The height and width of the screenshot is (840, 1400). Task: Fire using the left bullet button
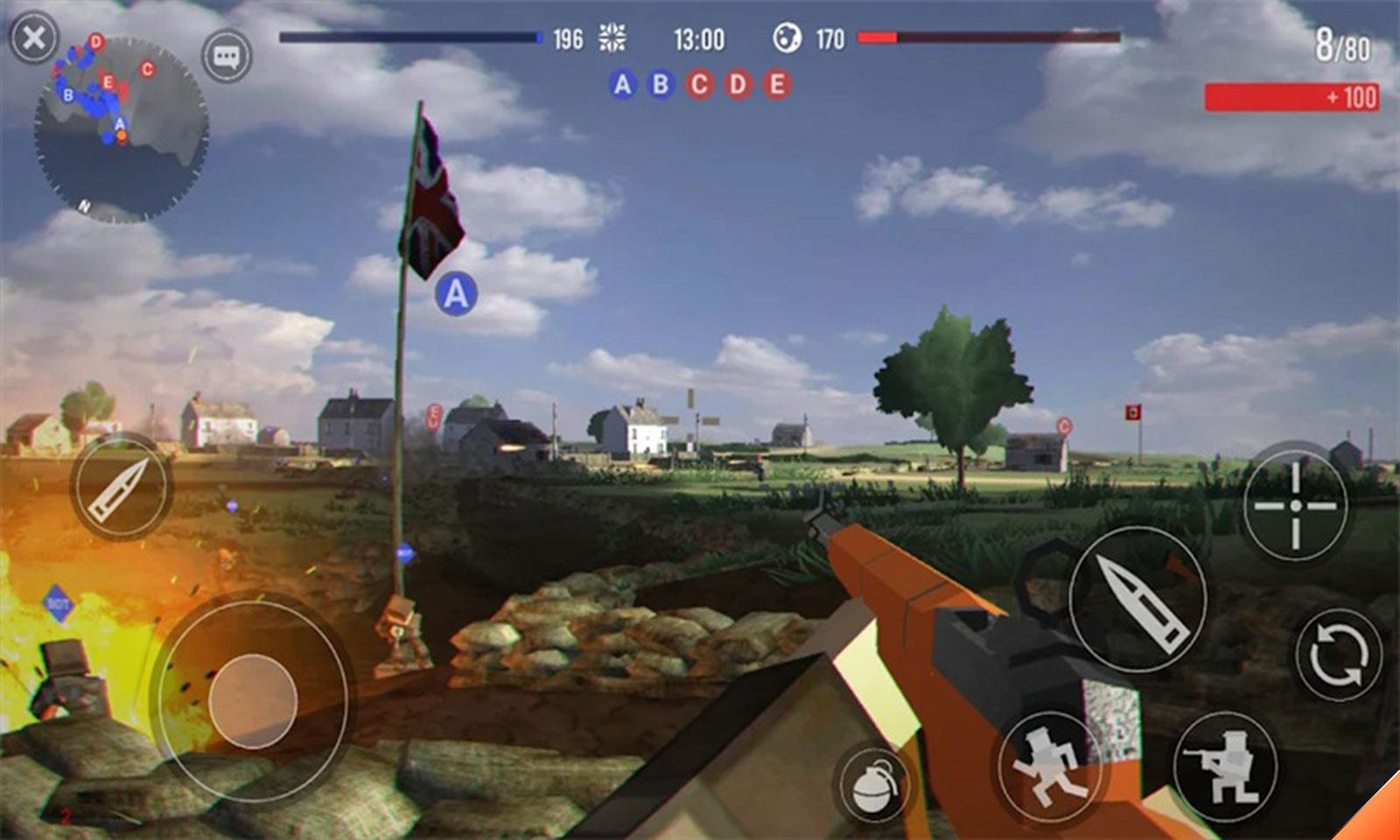point(122,487)
